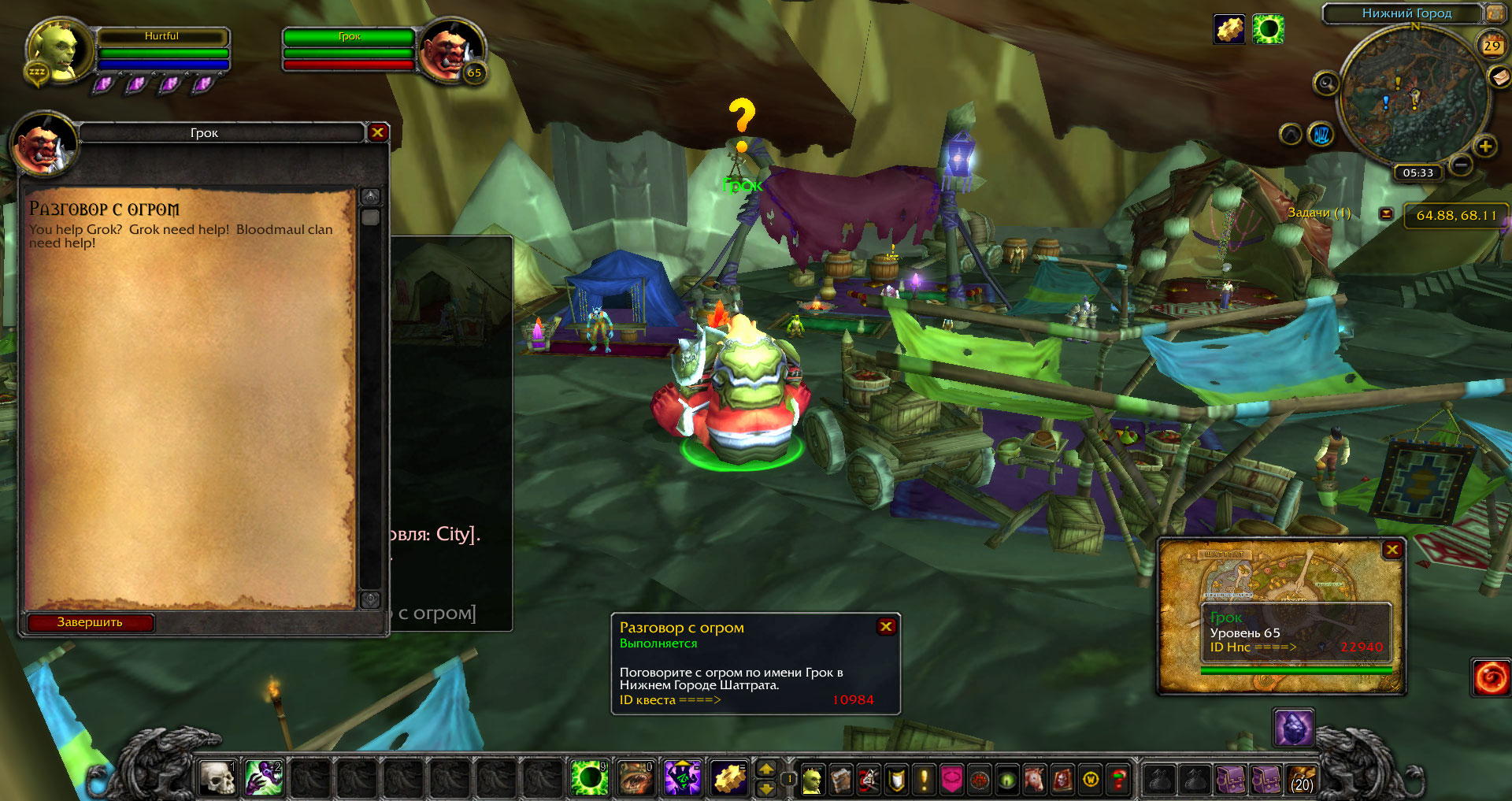This screenshot has width=1512, height=801.
Task: Click the golden gear buff icon
Action: [1229, 30]
